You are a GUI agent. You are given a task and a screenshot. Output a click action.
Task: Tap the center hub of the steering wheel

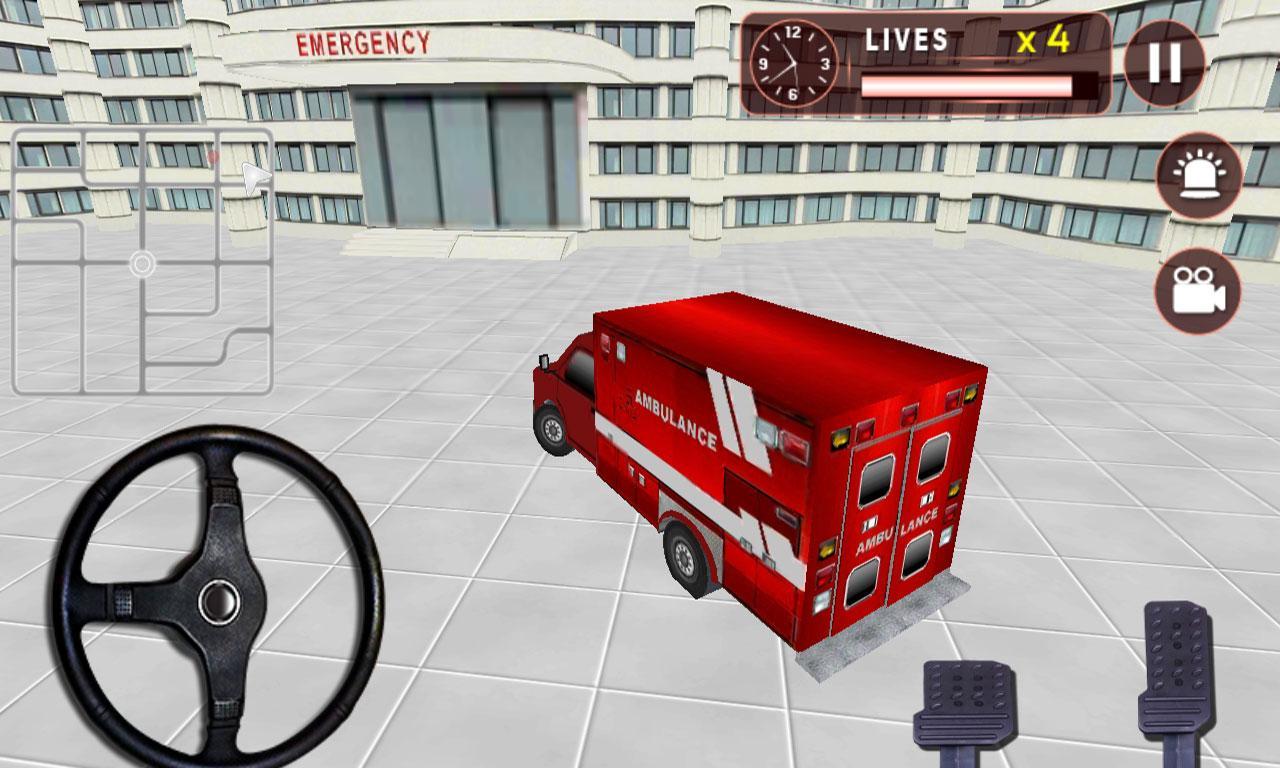tap(218, 601)
